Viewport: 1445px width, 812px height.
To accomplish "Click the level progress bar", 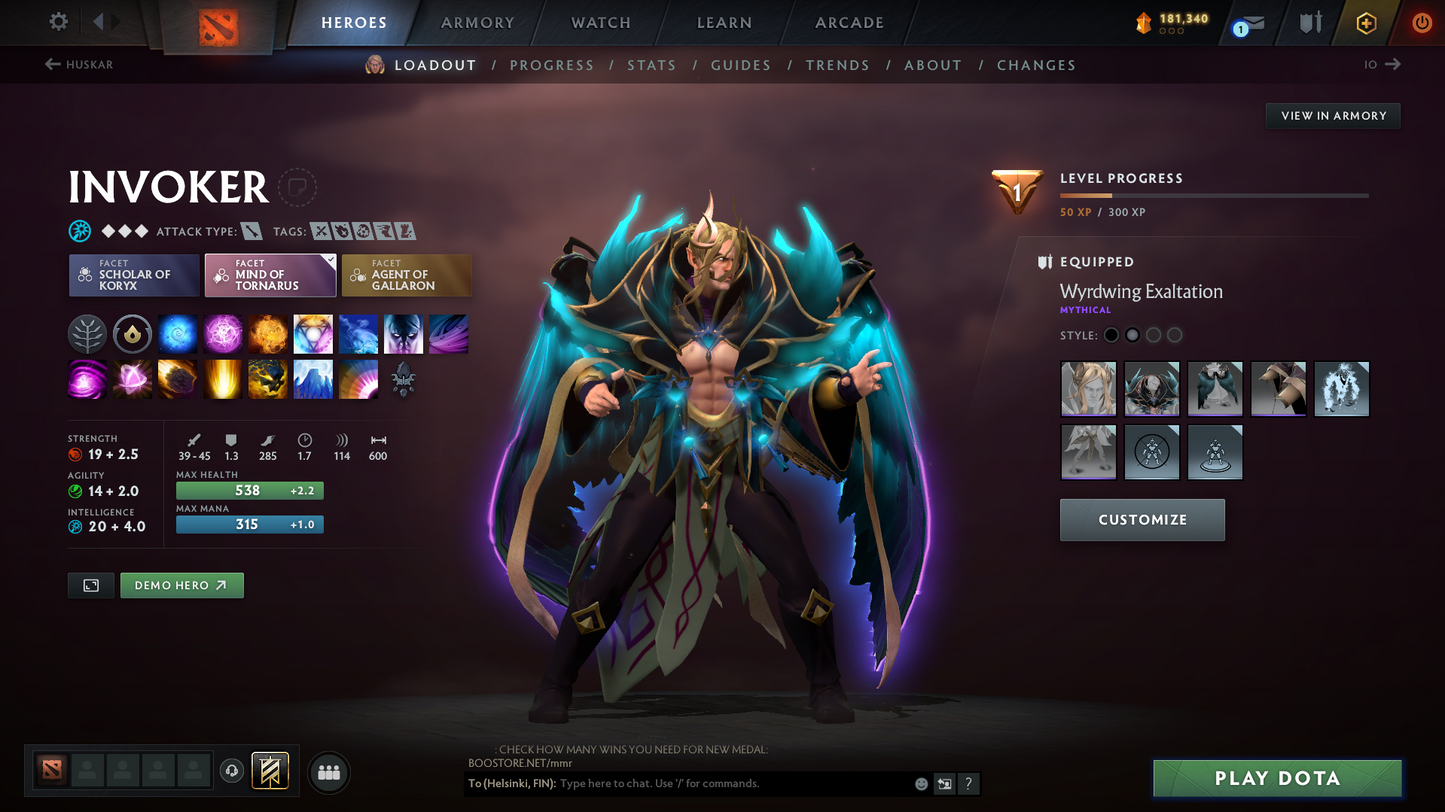I will point(1213,195).
